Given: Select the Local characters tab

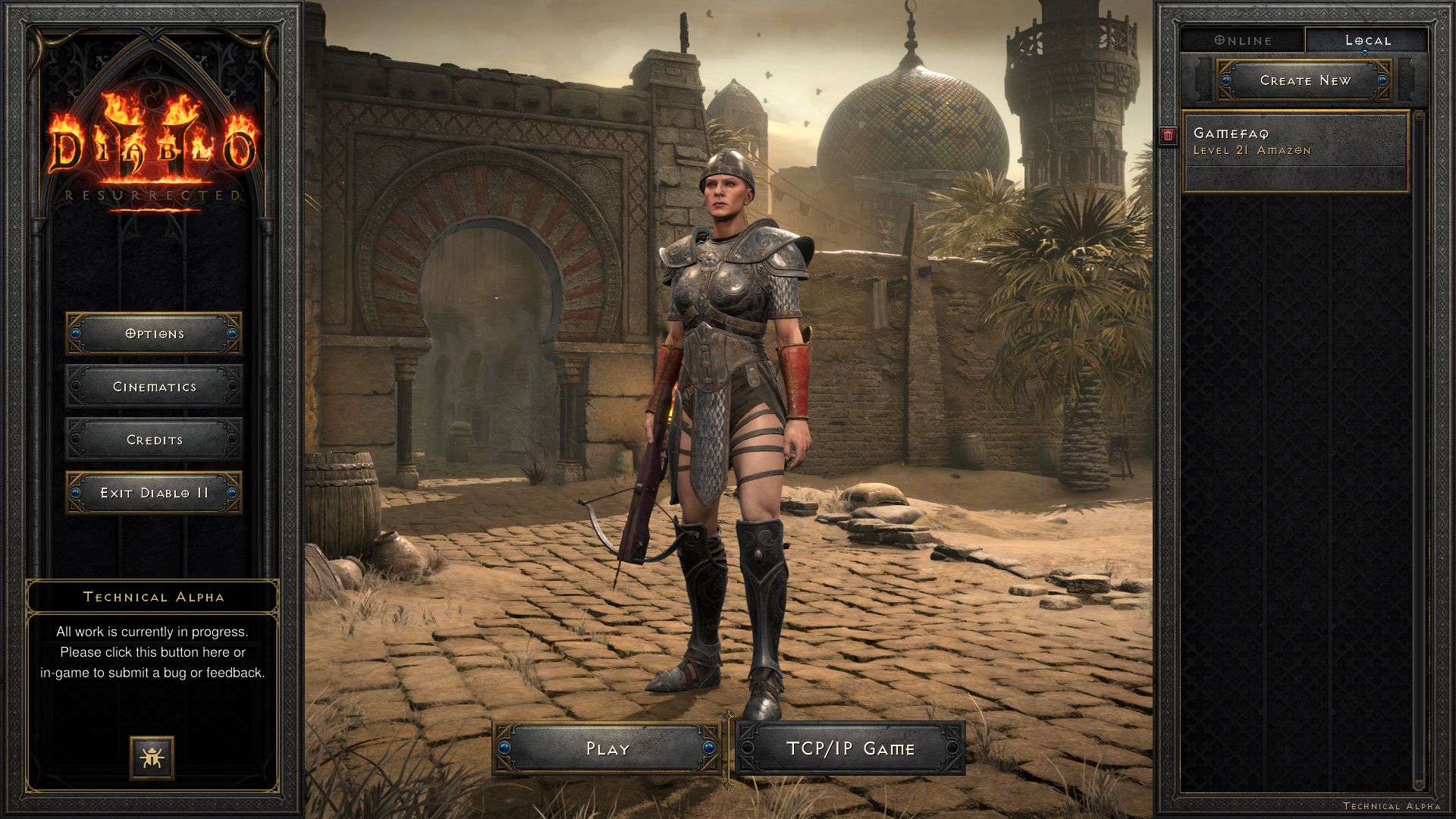Looking at the screenshot, I should (1367, 40).
